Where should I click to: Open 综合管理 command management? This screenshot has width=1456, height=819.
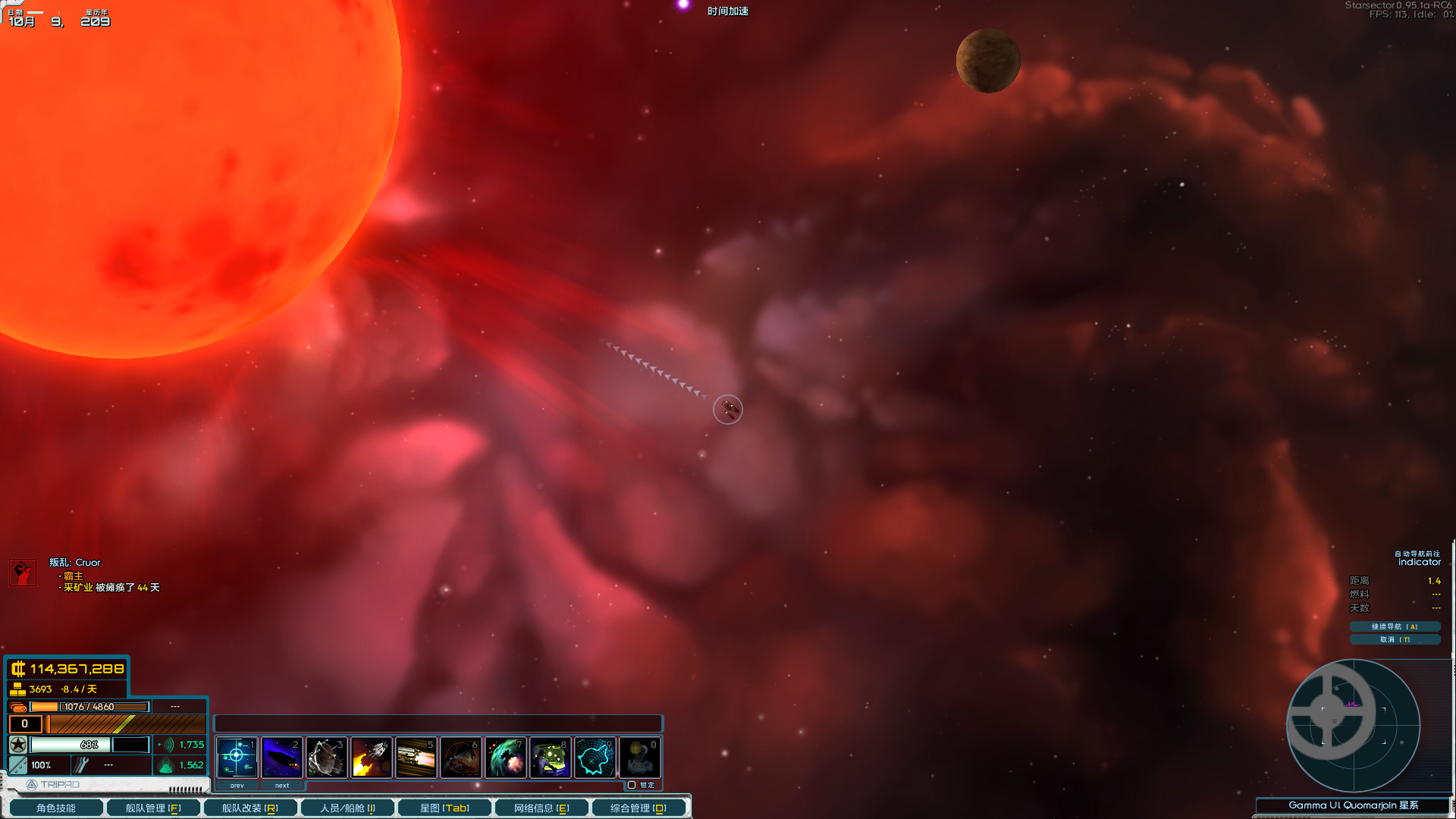[x=639, y=808]
